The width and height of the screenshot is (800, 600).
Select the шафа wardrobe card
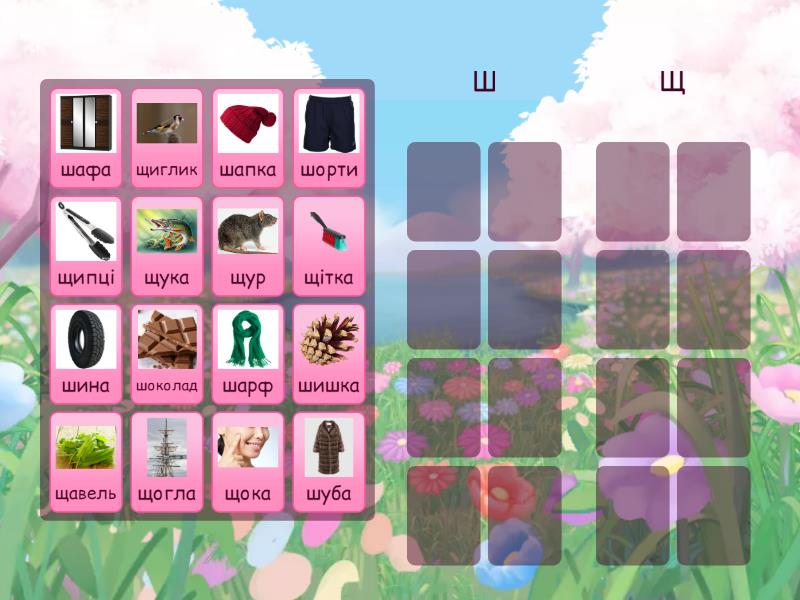(86, 138)
